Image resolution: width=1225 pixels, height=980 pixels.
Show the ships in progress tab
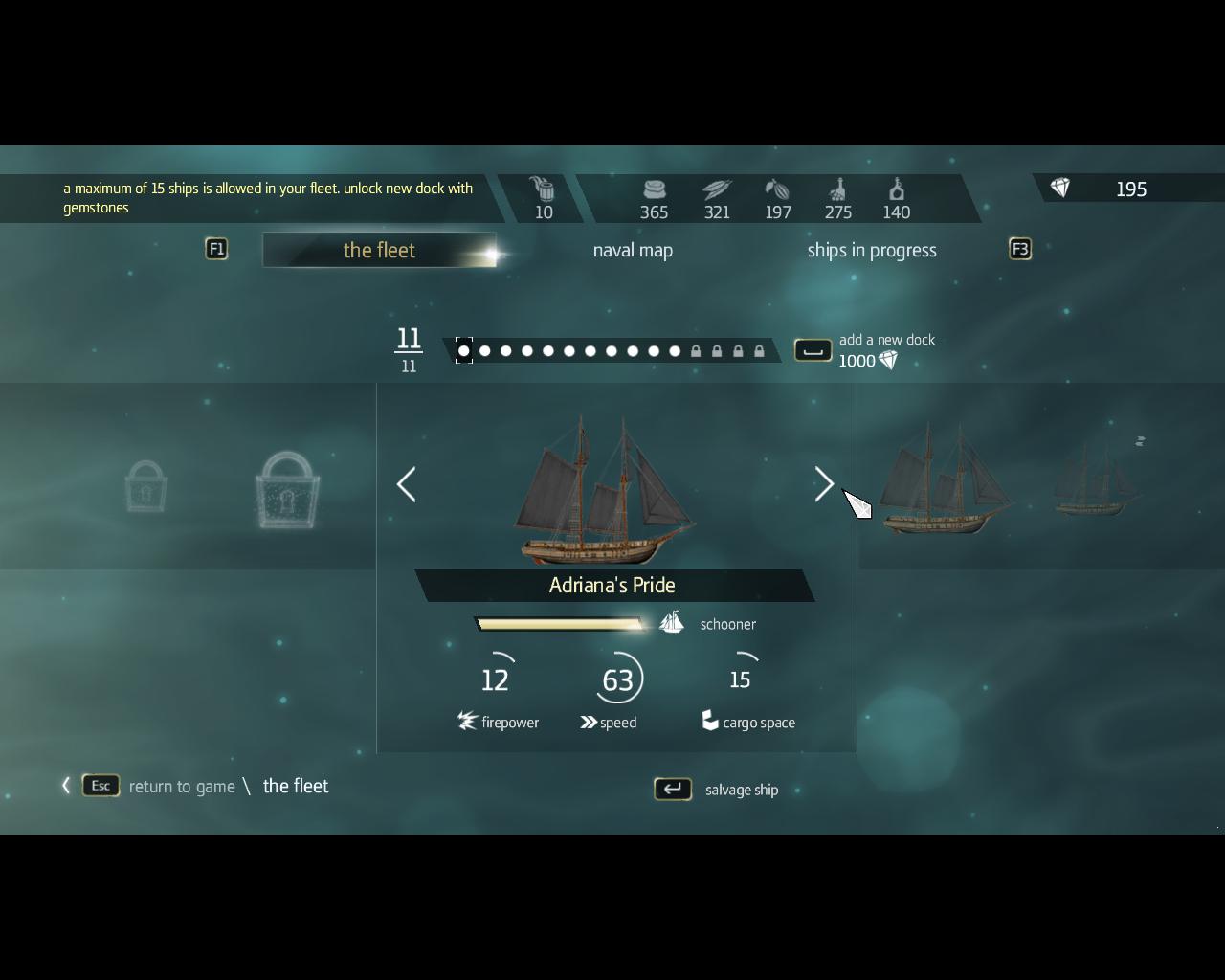pyautogui.click(x=871, y=251)
